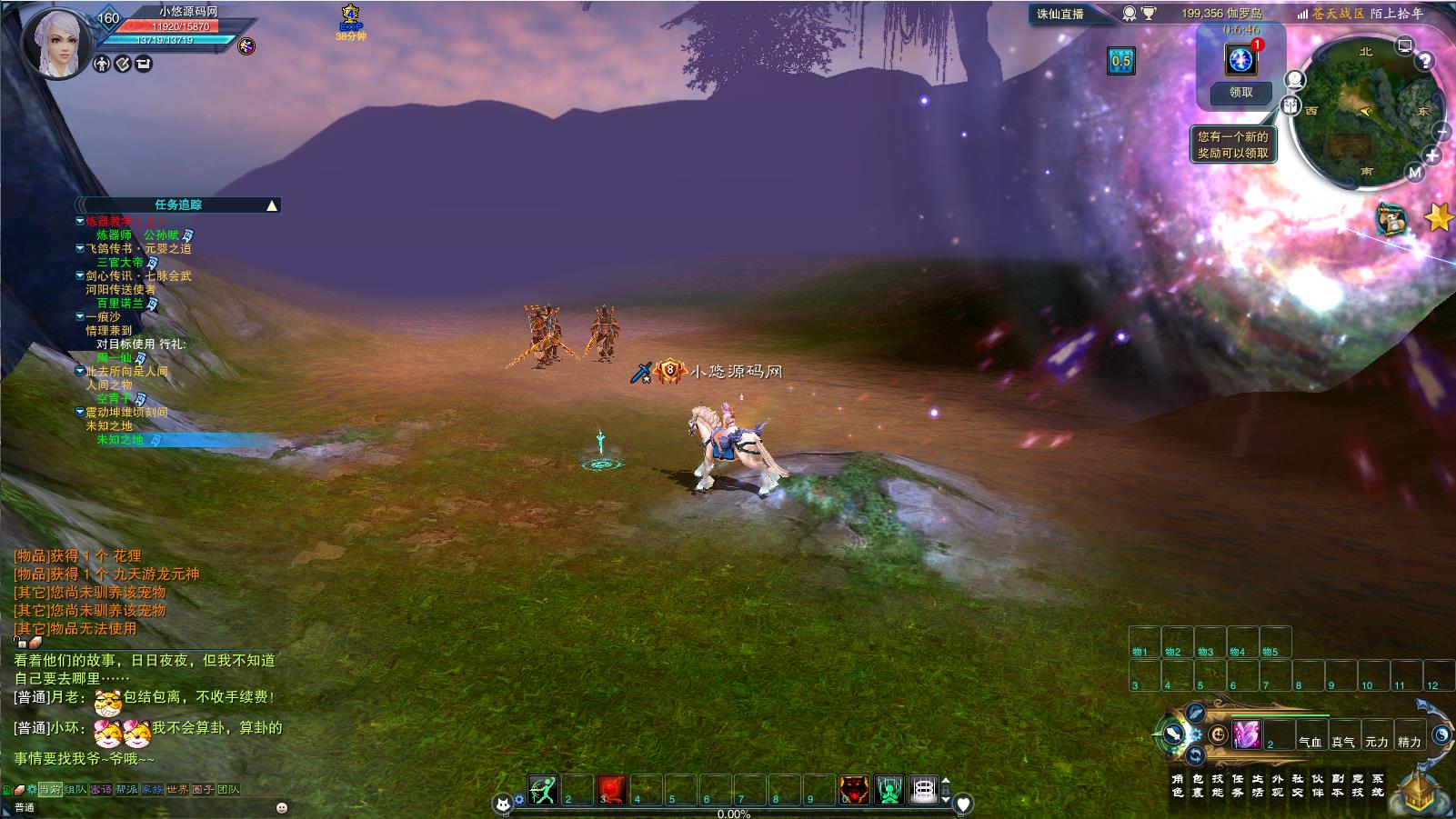Zoom out the minimap with the minus button
This screenshot has width=1456, height=819.
coord(1442,132)
